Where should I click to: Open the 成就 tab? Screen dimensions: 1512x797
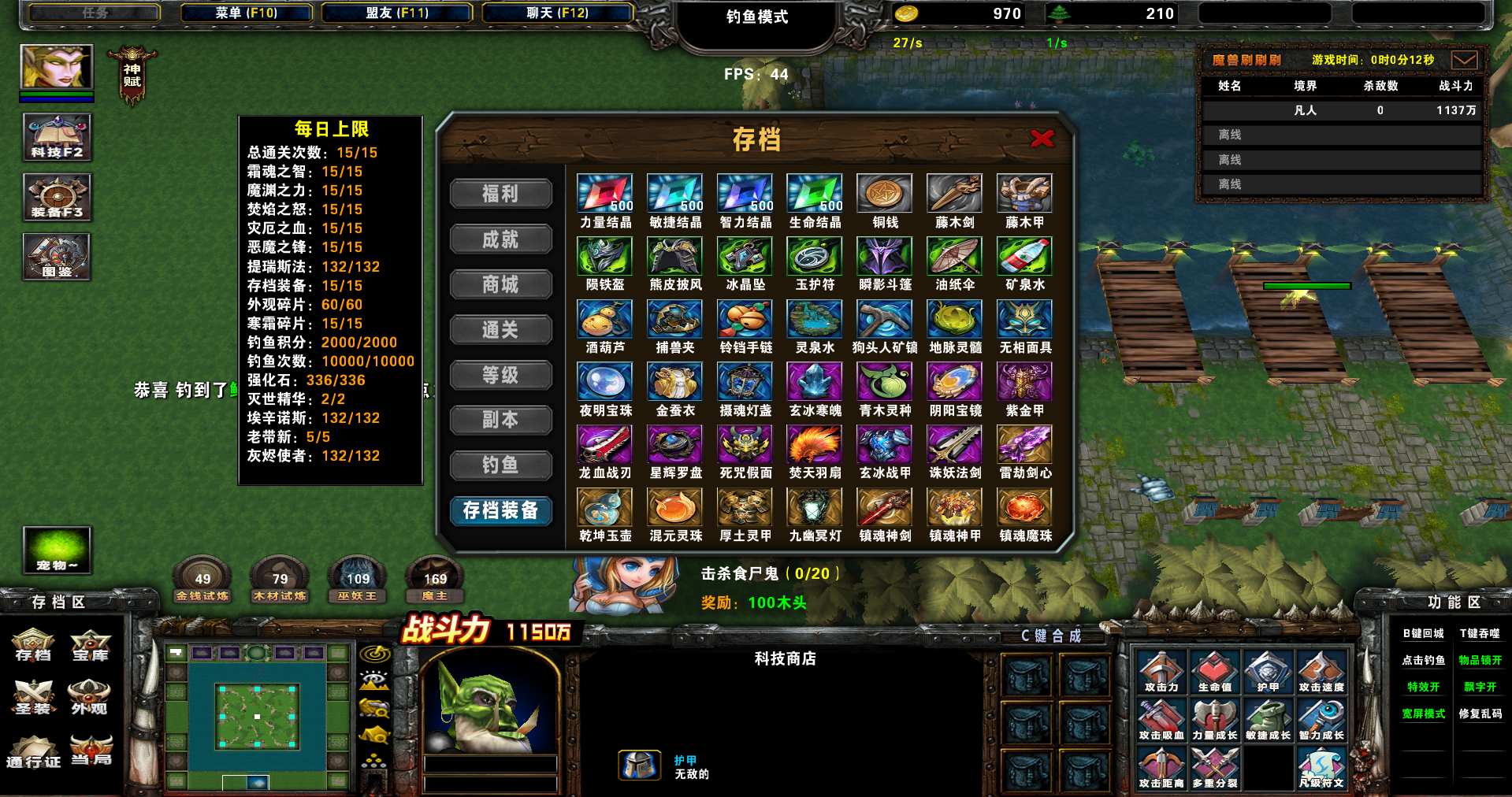pyautogui.click(x=500, y=239)
